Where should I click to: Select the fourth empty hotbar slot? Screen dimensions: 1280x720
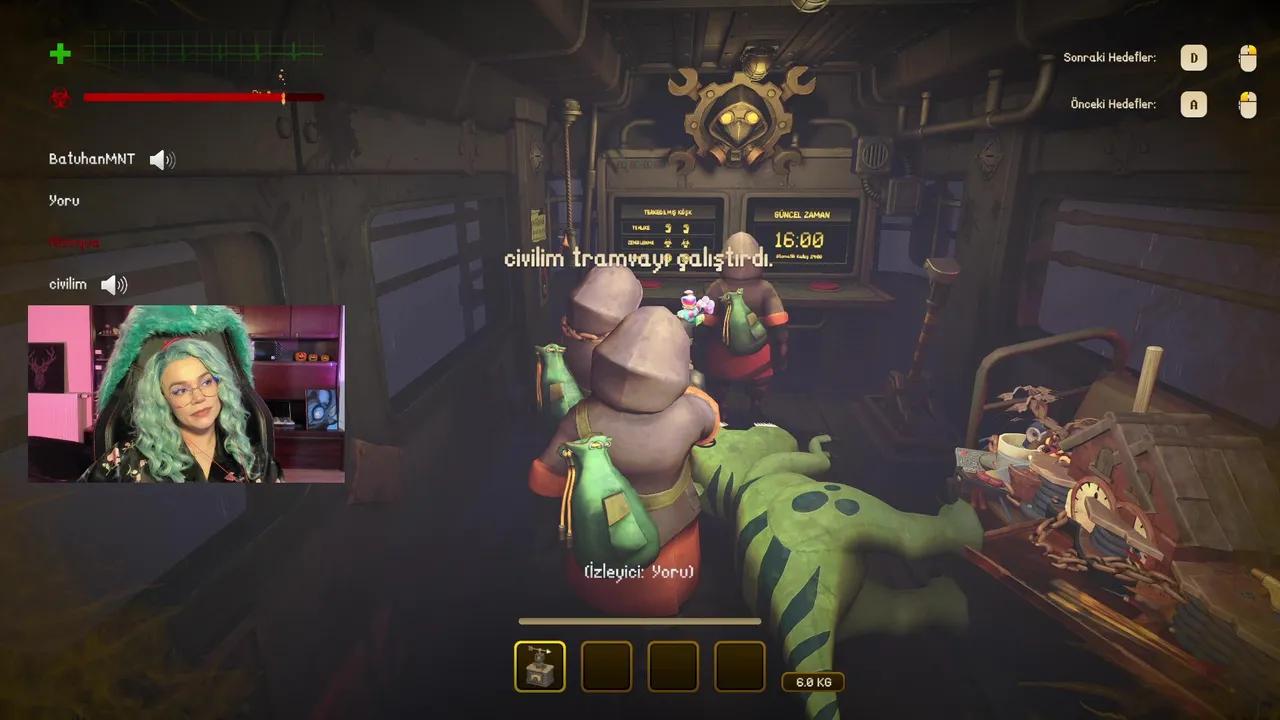[740, 666]
